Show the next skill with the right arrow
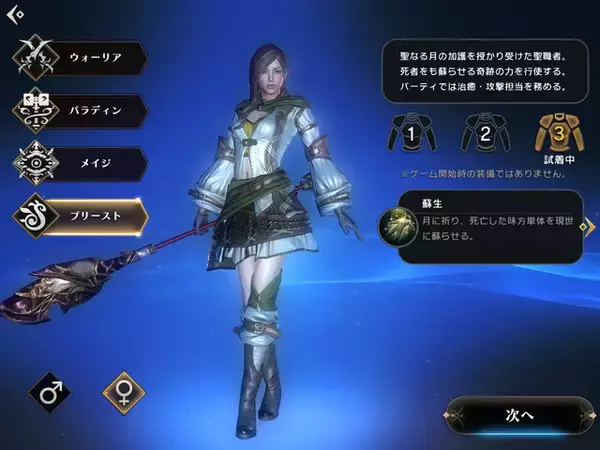Screen dimensions: 600x450 pyautogui.click(x=590, y=228)
